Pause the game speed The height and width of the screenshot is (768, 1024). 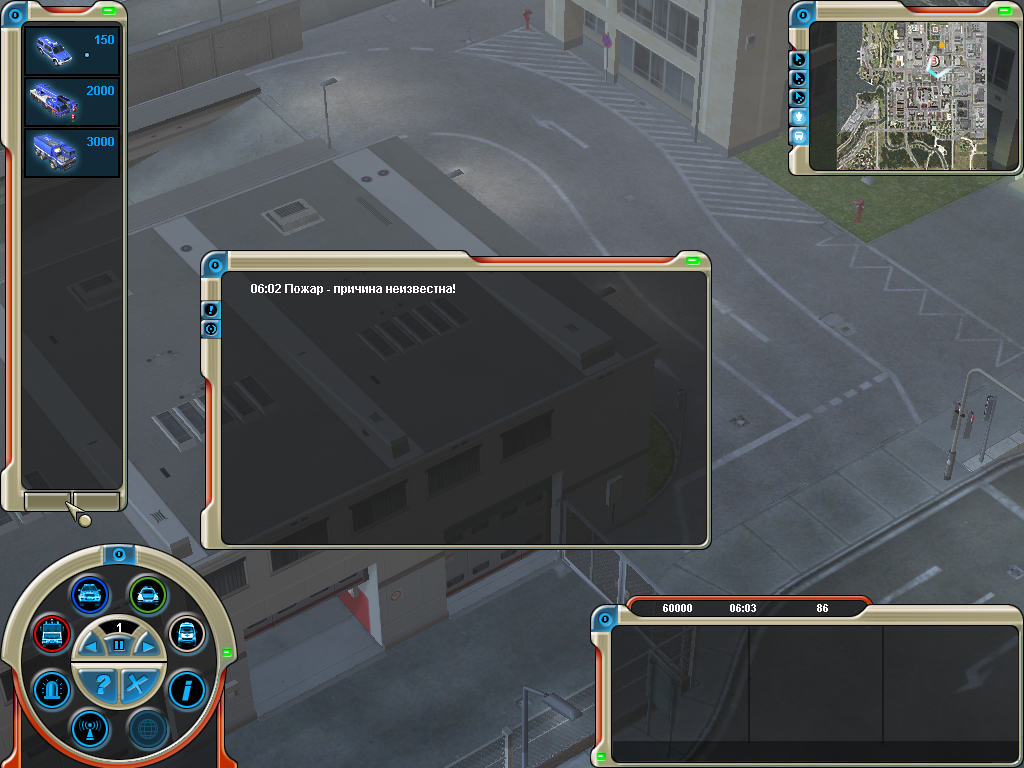(119, 646)
